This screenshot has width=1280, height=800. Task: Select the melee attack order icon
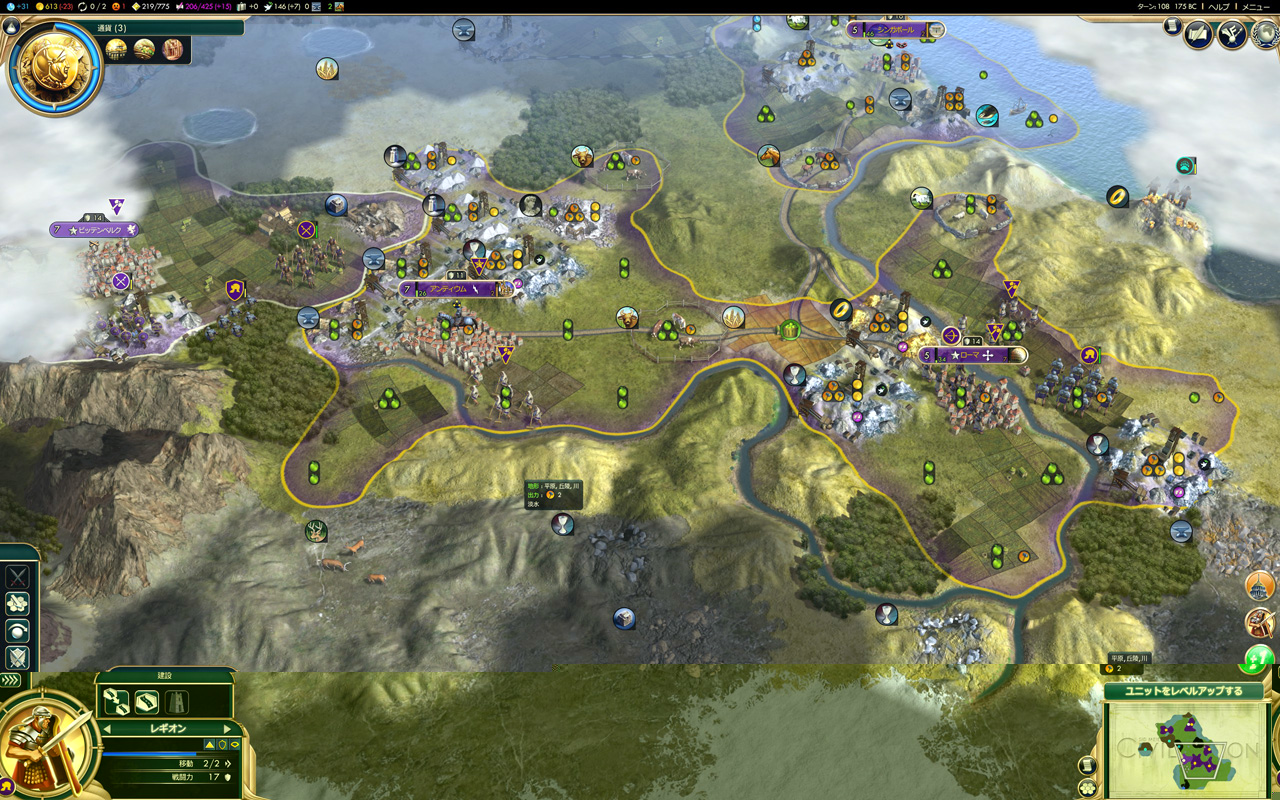[17, 577]
